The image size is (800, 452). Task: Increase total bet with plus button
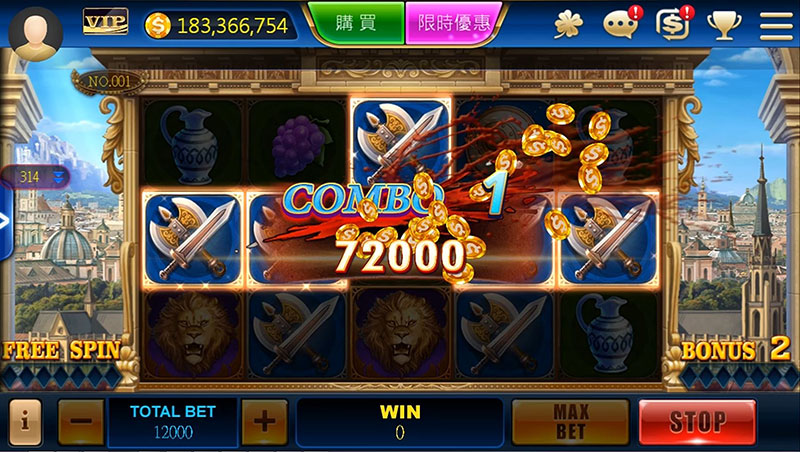click(264, 421)
